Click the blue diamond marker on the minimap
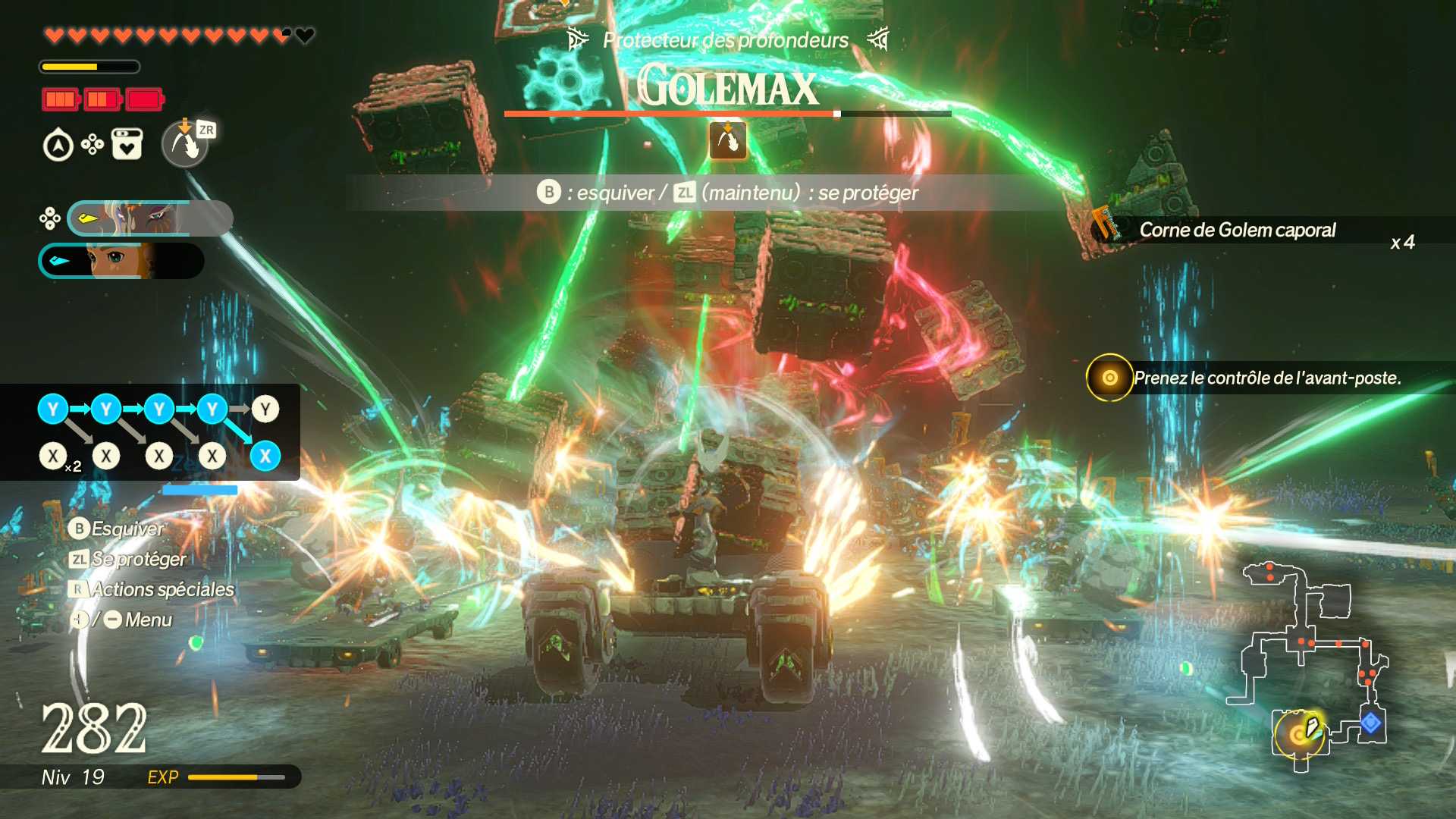 pos(1370,723)
